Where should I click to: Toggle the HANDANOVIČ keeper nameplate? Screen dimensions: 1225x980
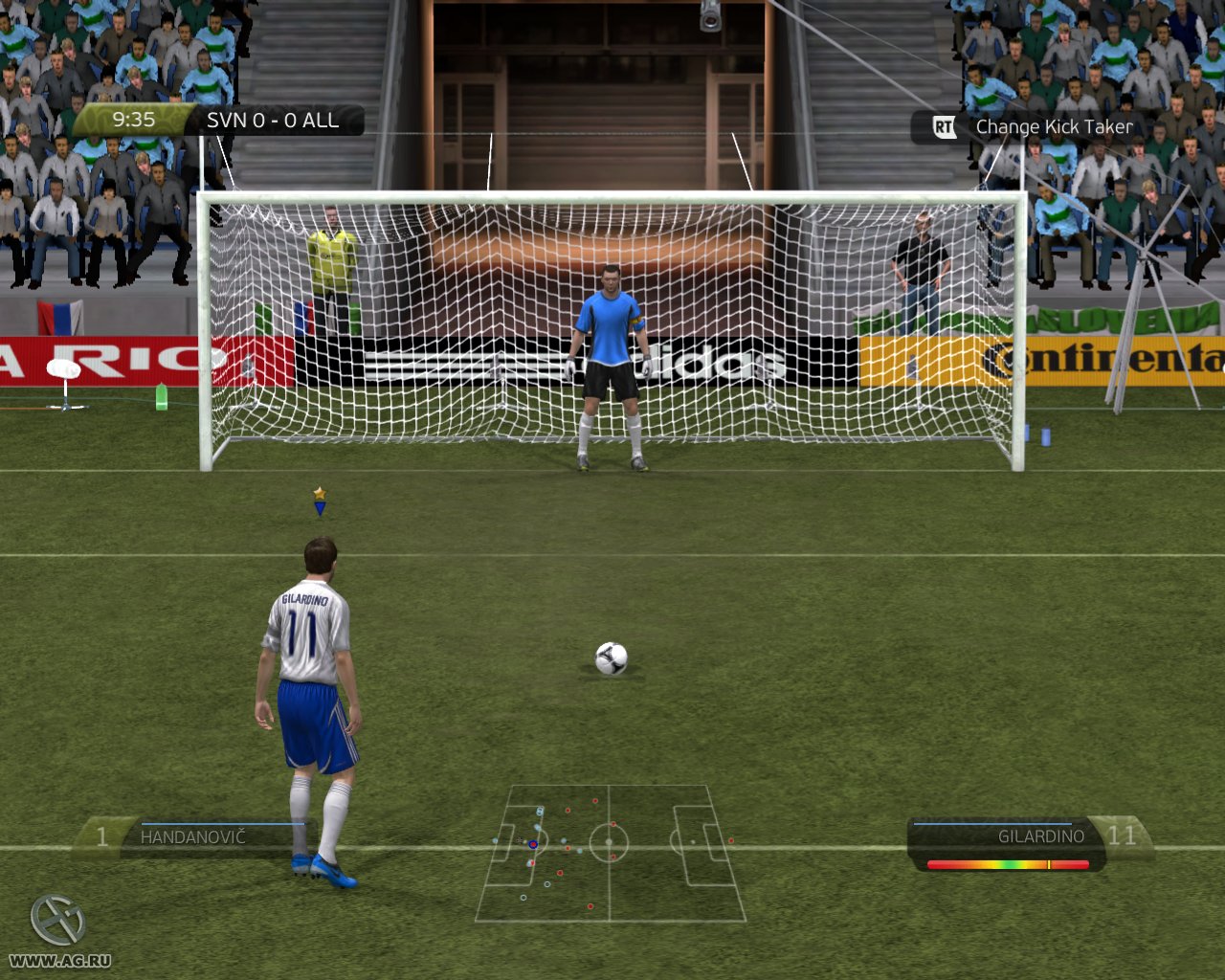pyautogui.click(x=191, y=835)
